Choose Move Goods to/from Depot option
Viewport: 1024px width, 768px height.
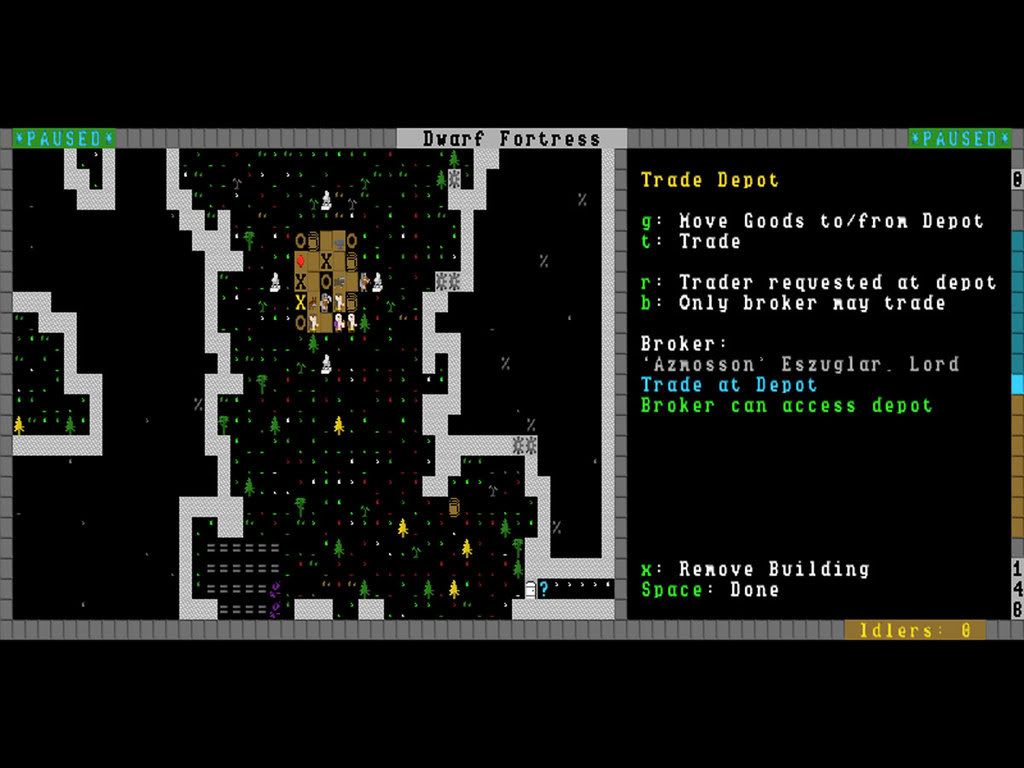(x=812, y=221)
